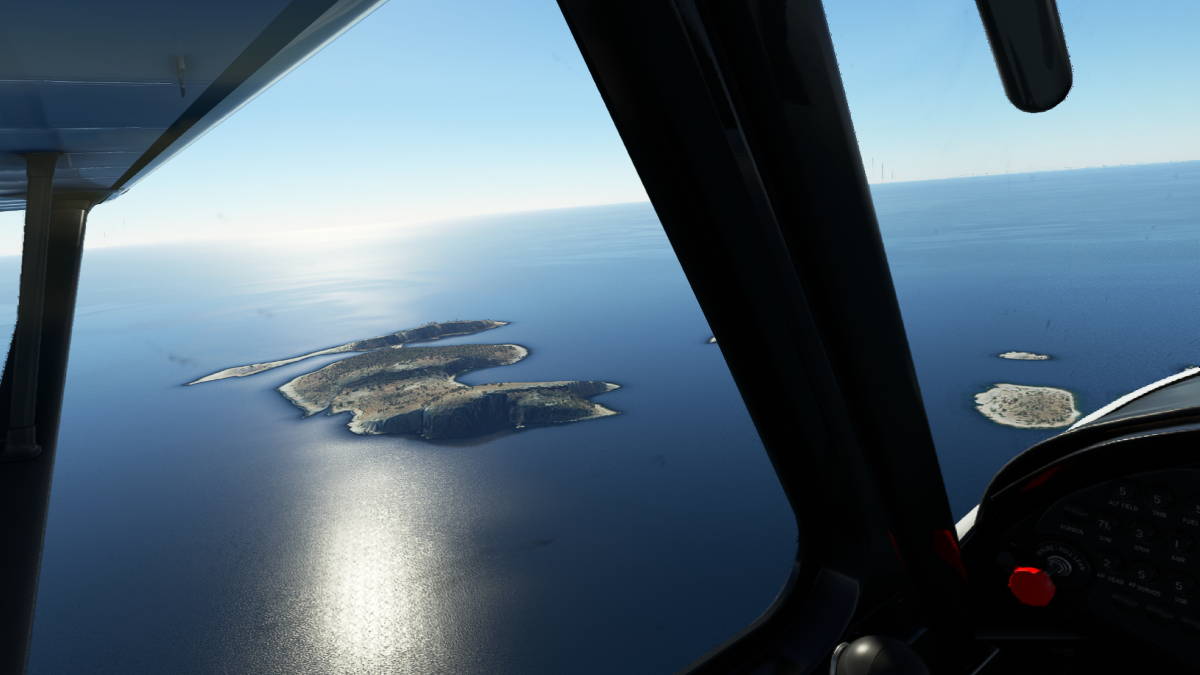Screen dimensions: 1200x675
Task: Toggle the TRIM circuit breaker
Action: click(1157, 499)
